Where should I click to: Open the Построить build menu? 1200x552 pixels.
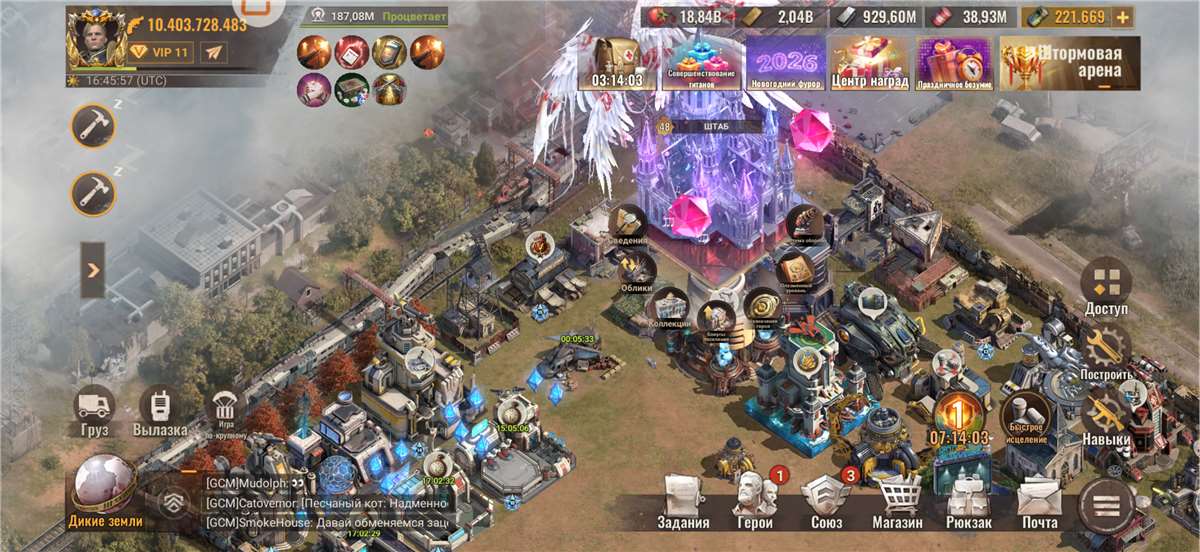point(1106,352)
